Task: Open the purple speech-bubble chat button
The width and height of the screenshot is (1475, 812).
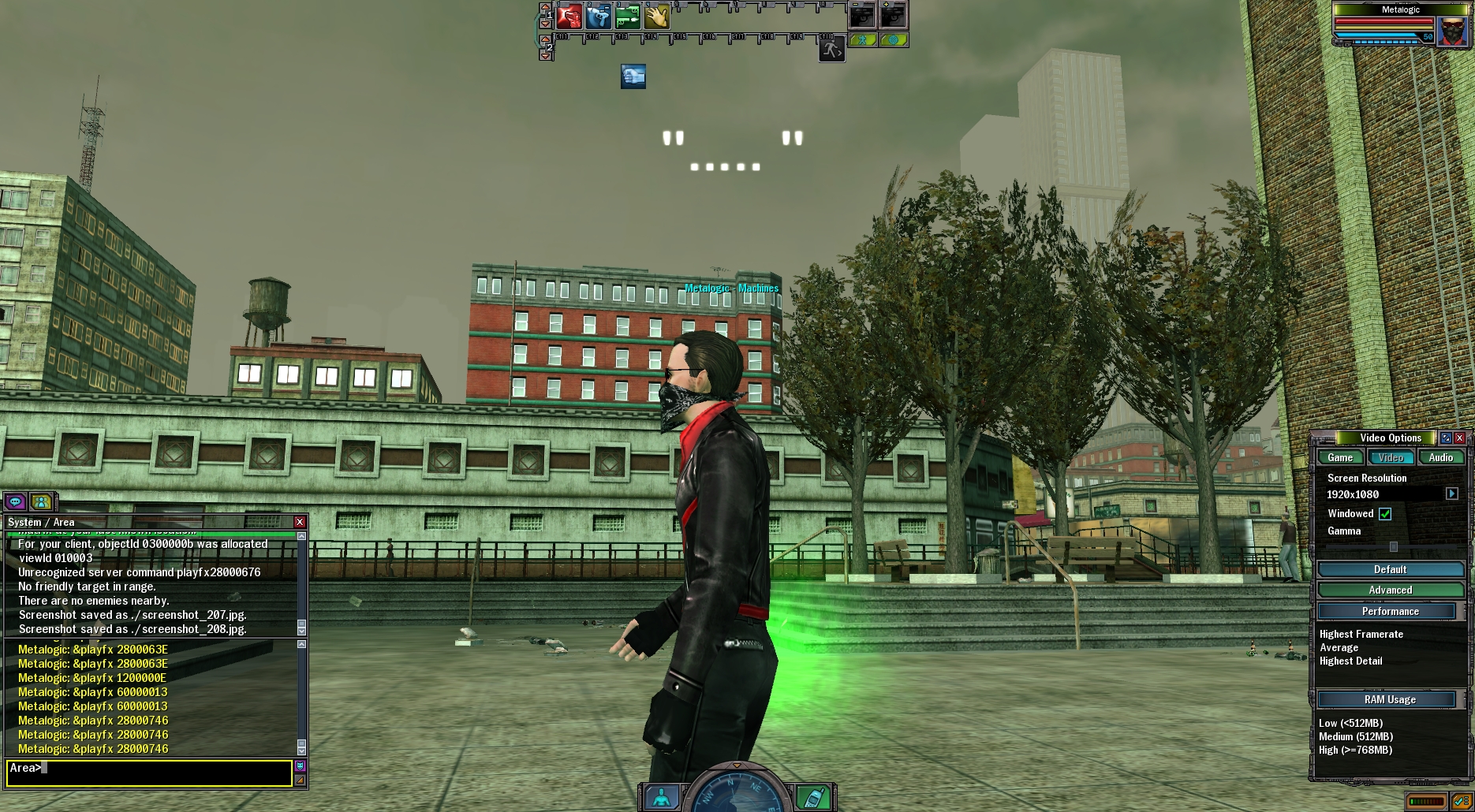Action: (15, 501)
